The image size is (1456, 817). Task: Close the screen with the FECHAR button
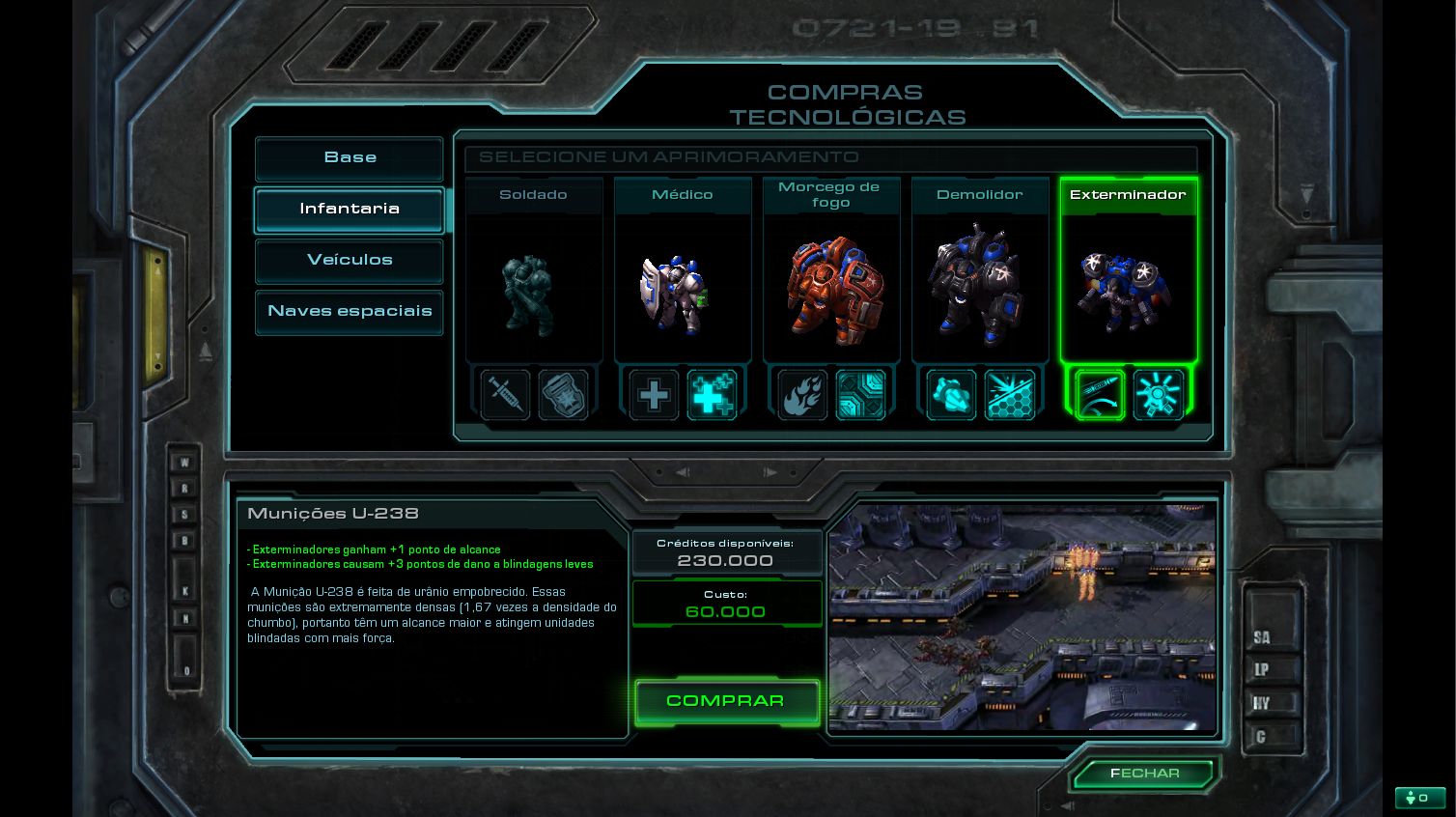[1145, 774]
